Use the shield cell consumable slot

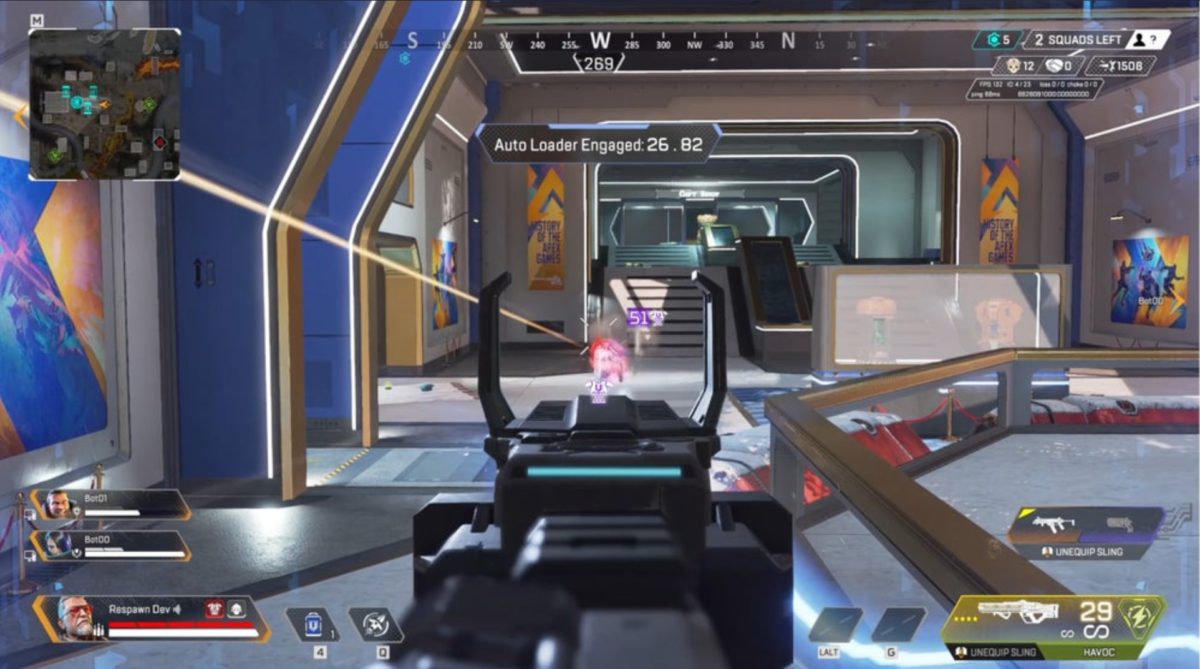point(313,624)
